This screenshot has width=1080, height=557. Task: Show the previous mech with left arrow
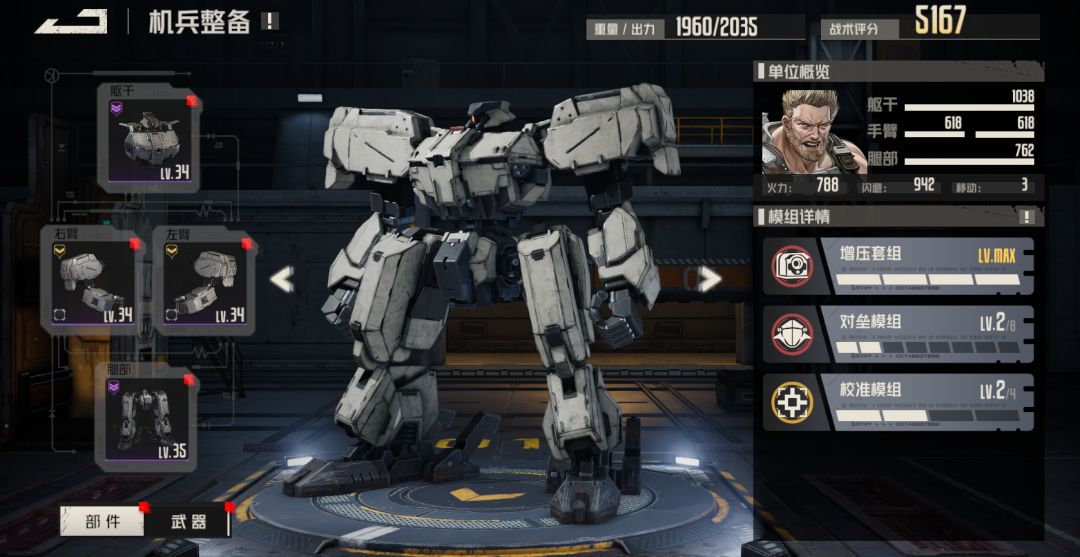(x=282, y=280)
